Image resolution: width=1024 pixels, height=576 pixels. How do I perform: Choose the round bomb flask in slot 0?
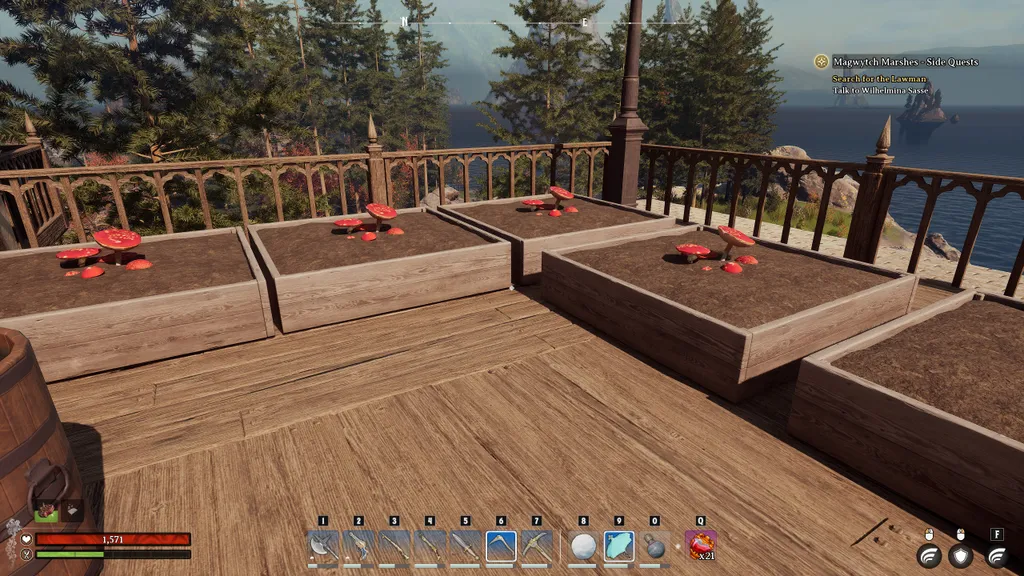tap(655, 546)
